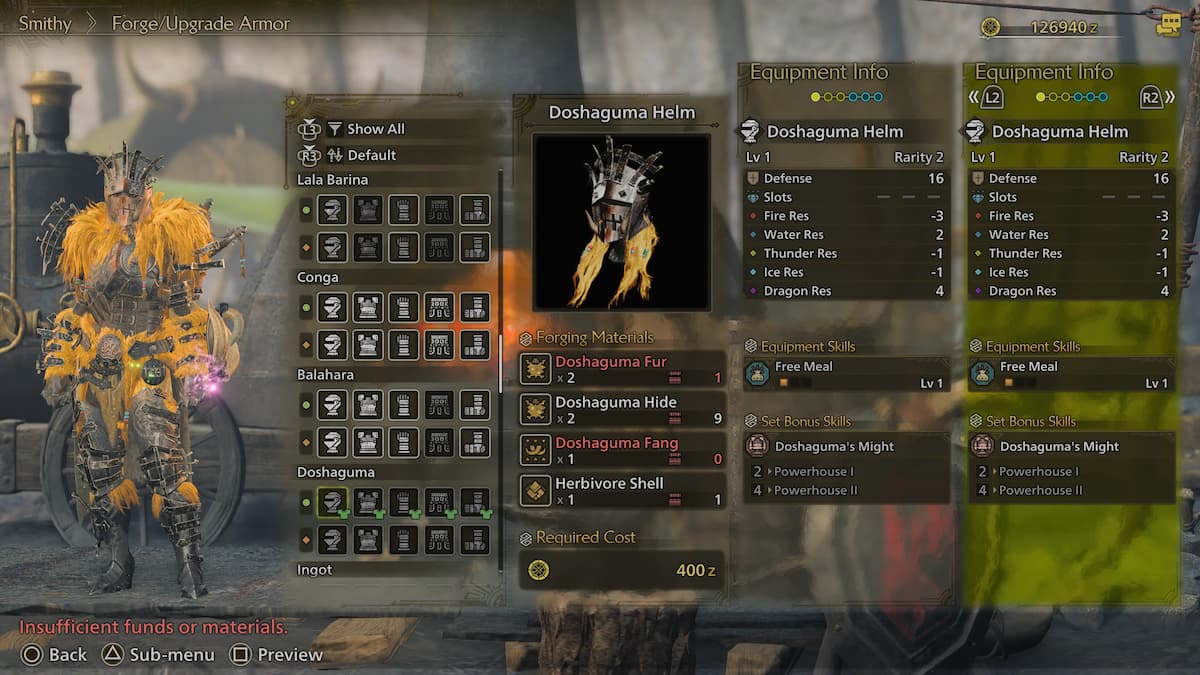View the Doshaguma Helm preview image
This screenshot has height=675, width=1200.
[621, 222]
